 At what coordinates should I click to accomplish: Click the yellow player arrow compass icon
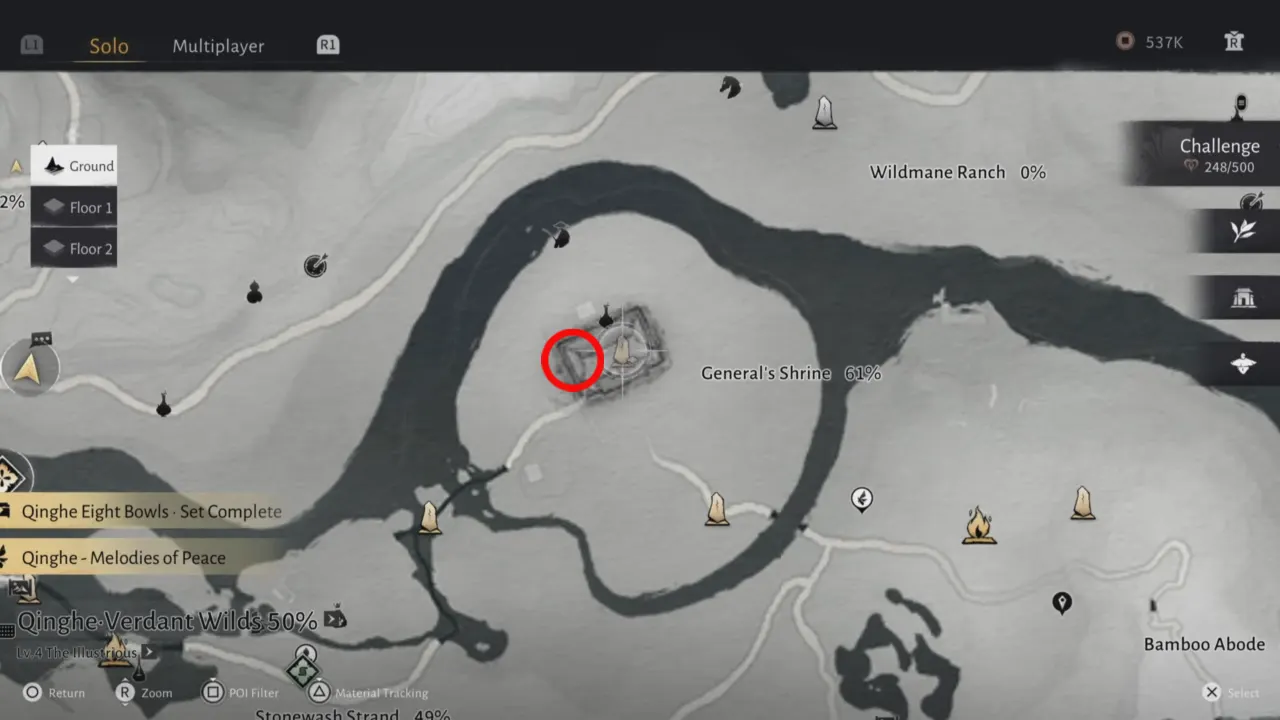tap(28, 369)
